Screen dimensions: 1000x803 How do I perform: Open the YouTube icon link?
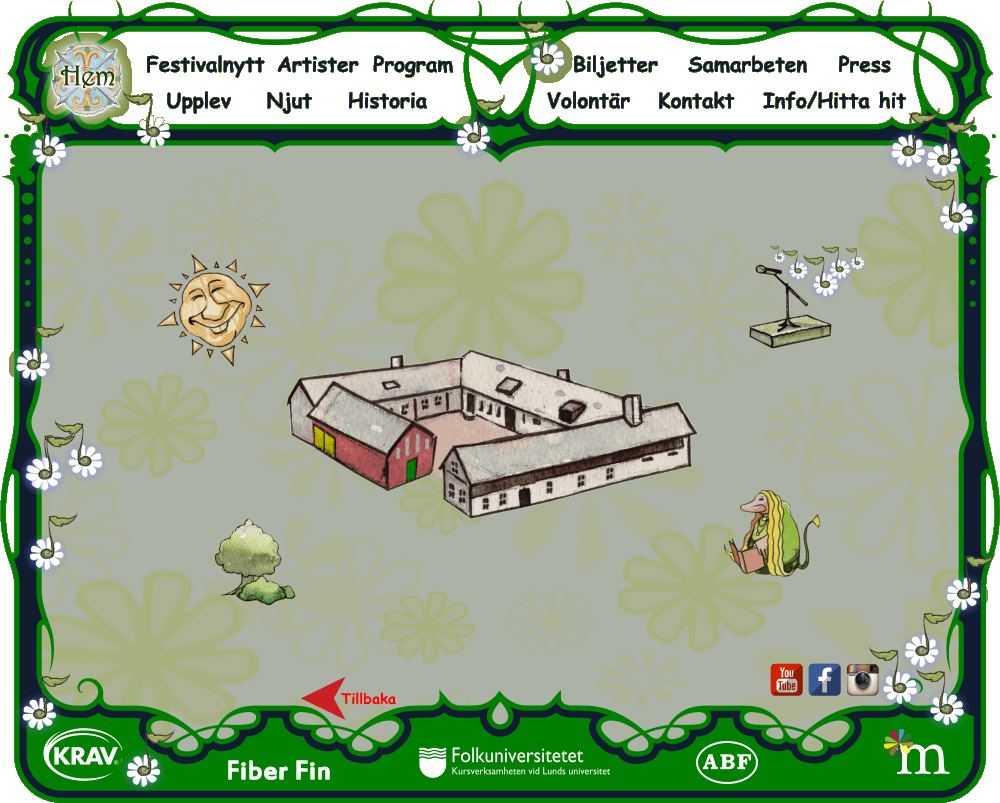tap(786, 679)
